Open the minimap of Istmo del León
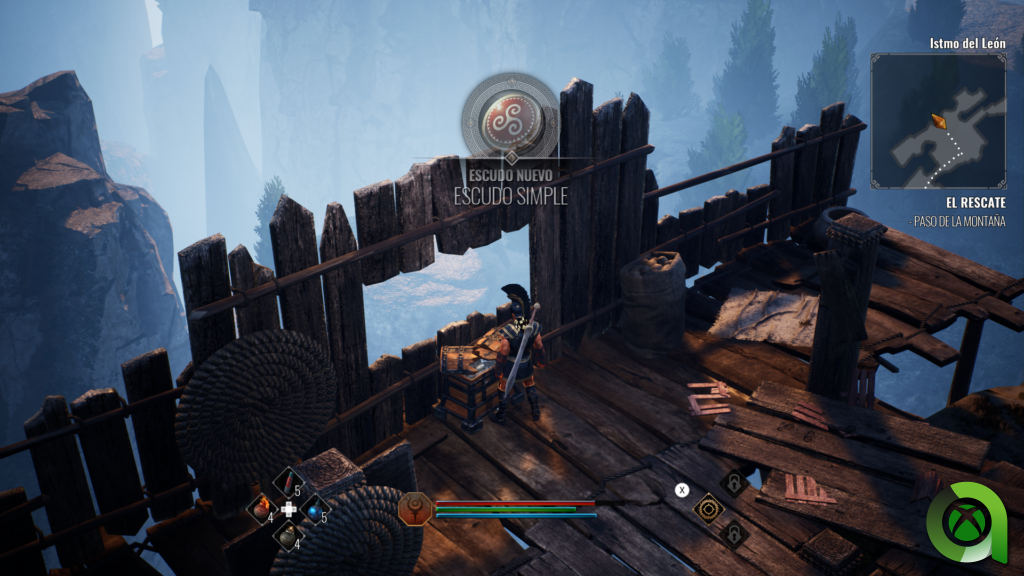1024x576 pixels. pos(937,121)
